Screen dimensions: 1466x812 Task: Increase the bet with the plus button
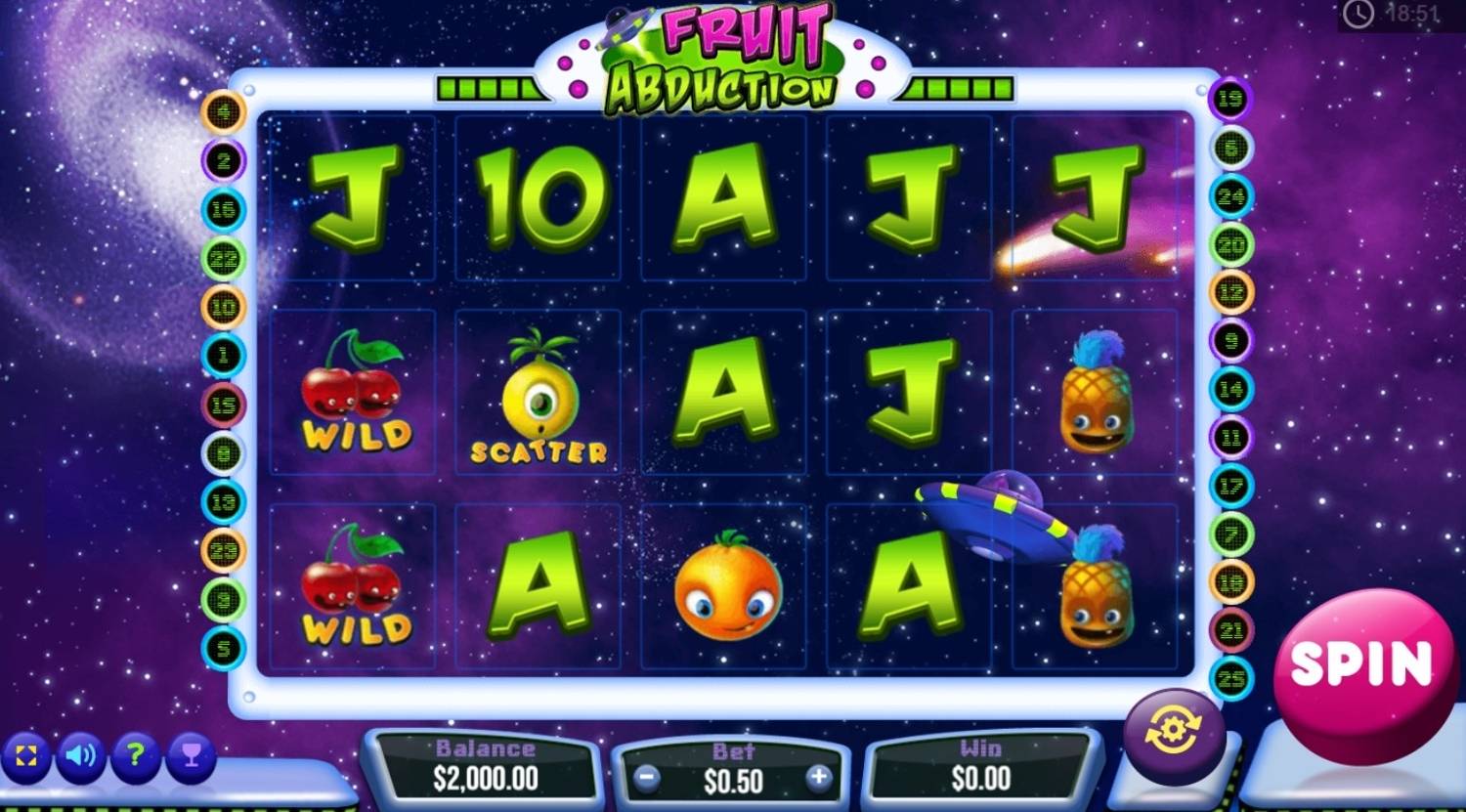(x=818, y=778)
